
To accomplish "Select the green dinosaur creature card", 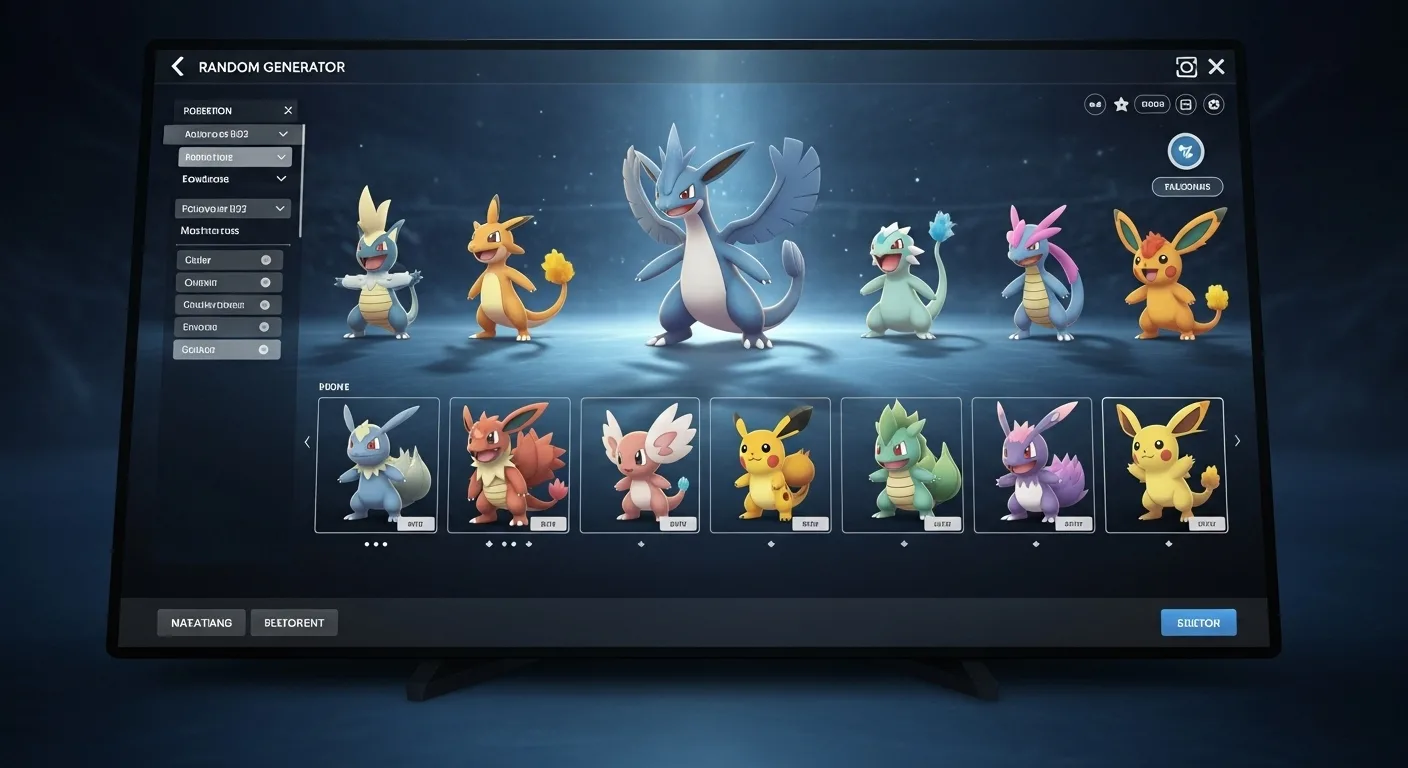I will pos(901,465).
